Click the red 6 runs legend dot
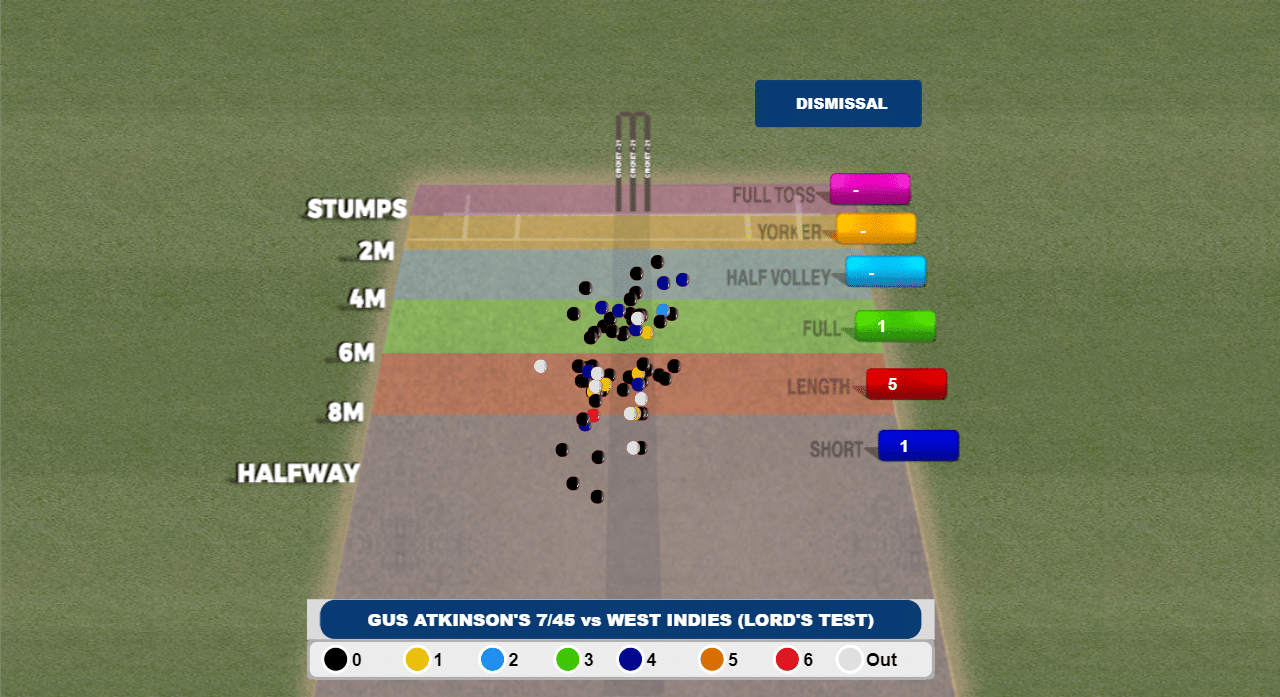1280x697 pixels. pyautogui.click(x=787, y=660)
